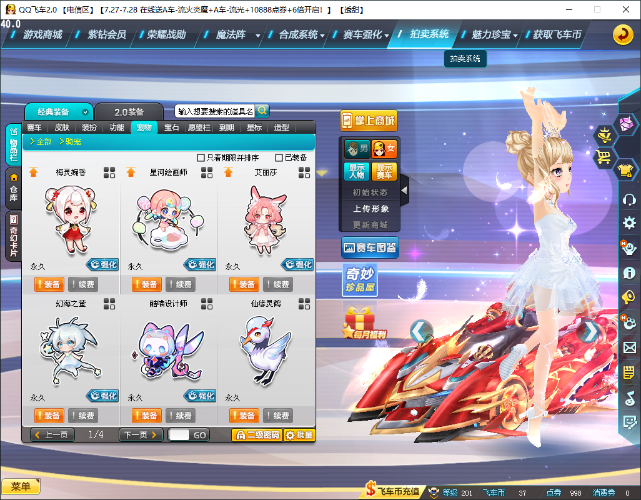Open the envelope mail icon

pos(629,348)
